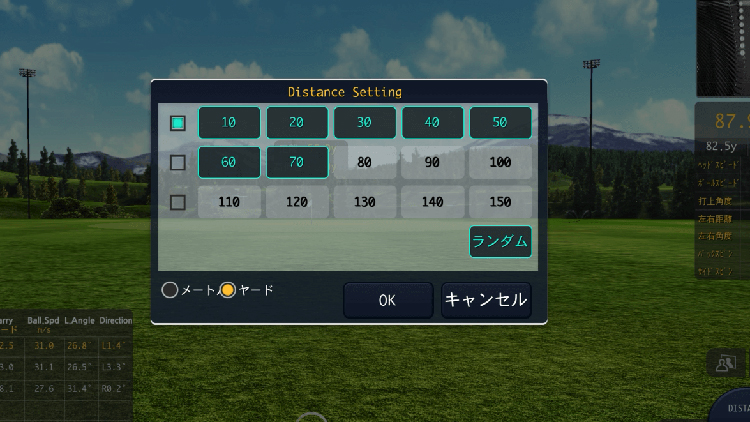The image size is (750, 422).
Task: Toggle the 20 distance button
Action: coord(297,123)
